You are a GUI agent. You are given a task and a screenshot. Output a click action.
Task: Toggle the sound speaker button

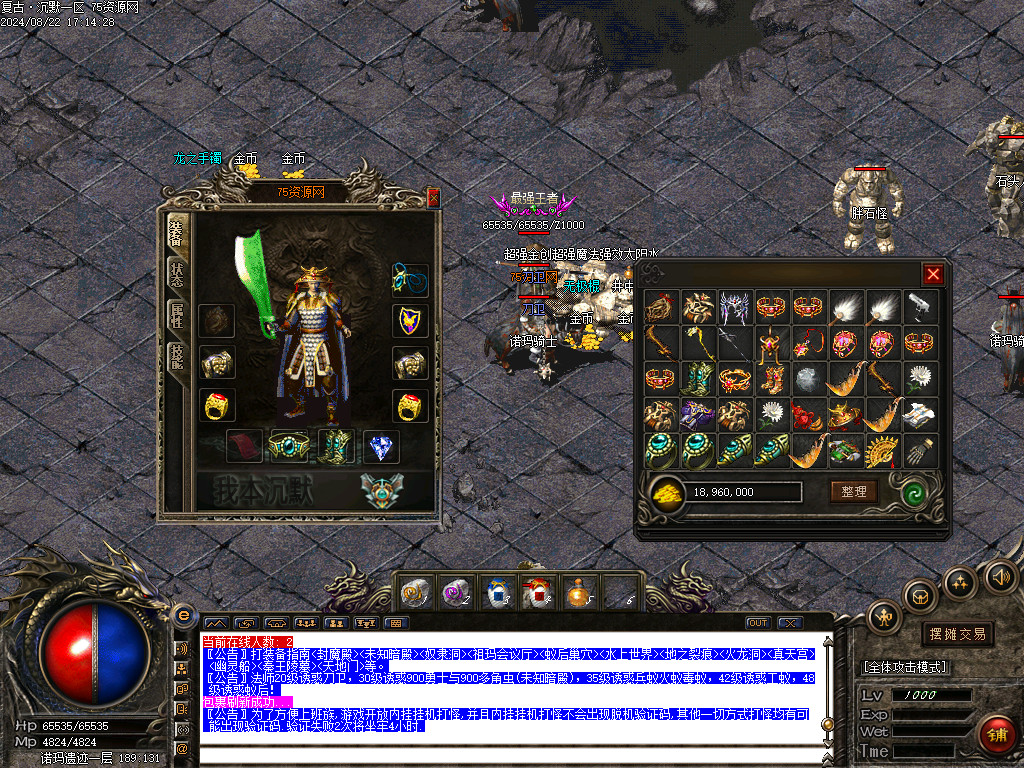[1000, 576]
